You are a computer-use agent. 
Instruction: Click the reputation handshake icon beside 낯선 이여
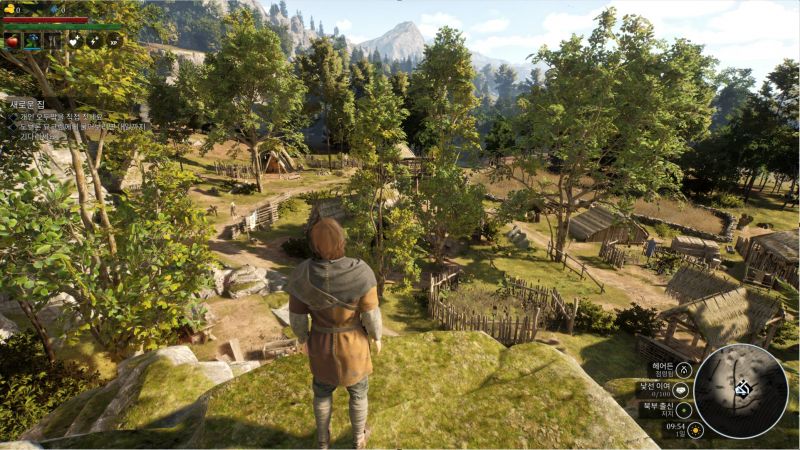pos(682,391)
